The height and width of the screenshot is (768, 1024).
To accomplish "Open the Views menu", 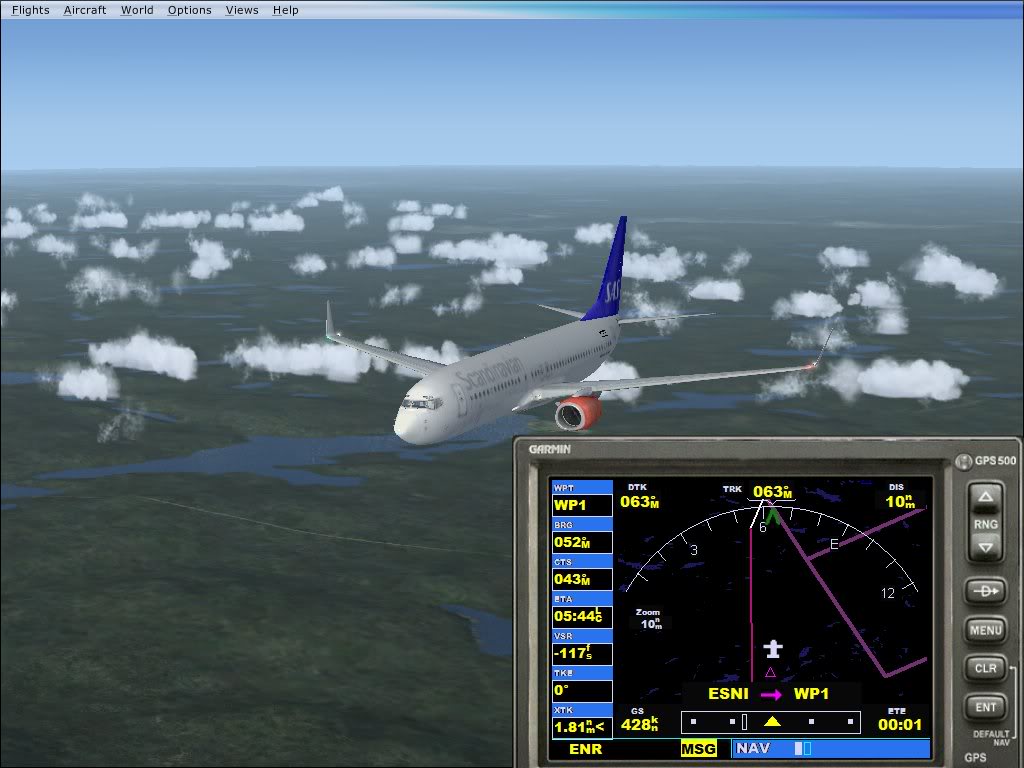I will click(242, 10).
